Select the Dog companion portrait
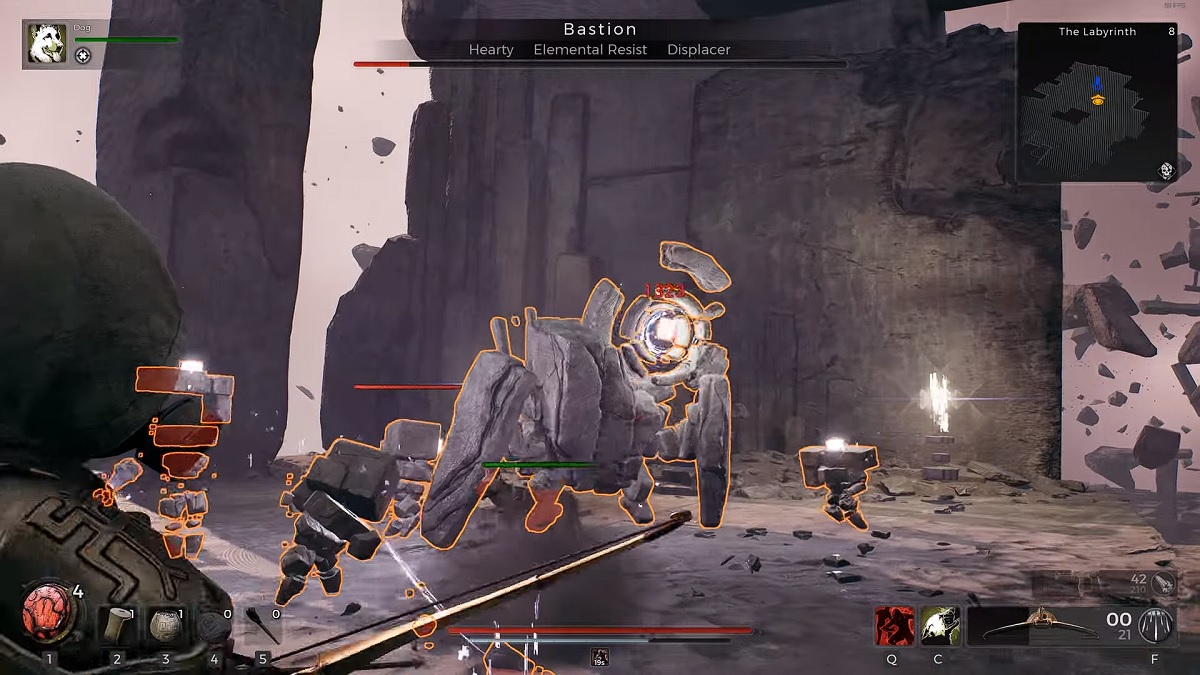This screenshot has width=1200, height=675. point(47,44)
